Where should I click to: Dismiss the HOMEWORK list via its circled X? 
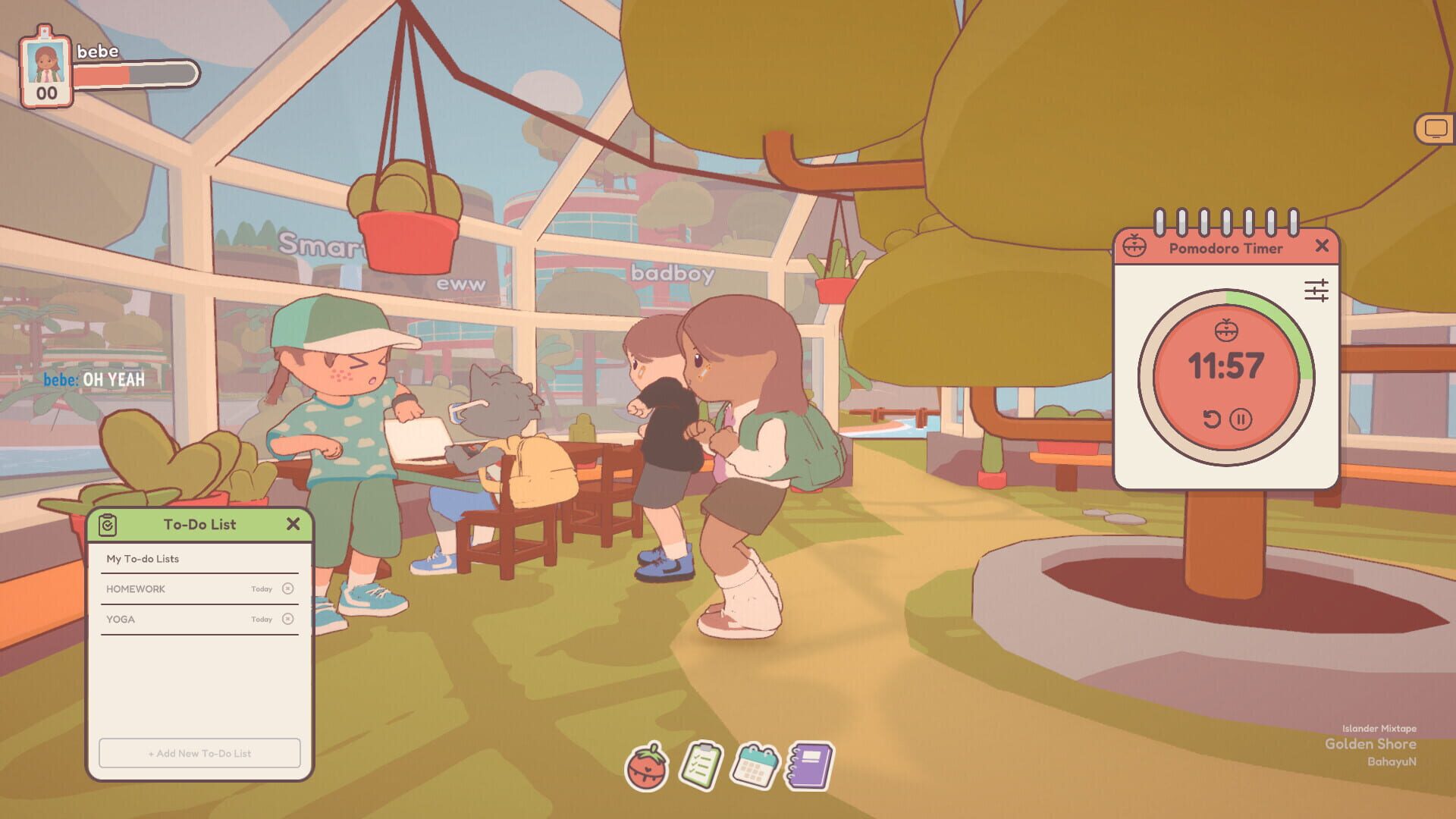point(287,588)
